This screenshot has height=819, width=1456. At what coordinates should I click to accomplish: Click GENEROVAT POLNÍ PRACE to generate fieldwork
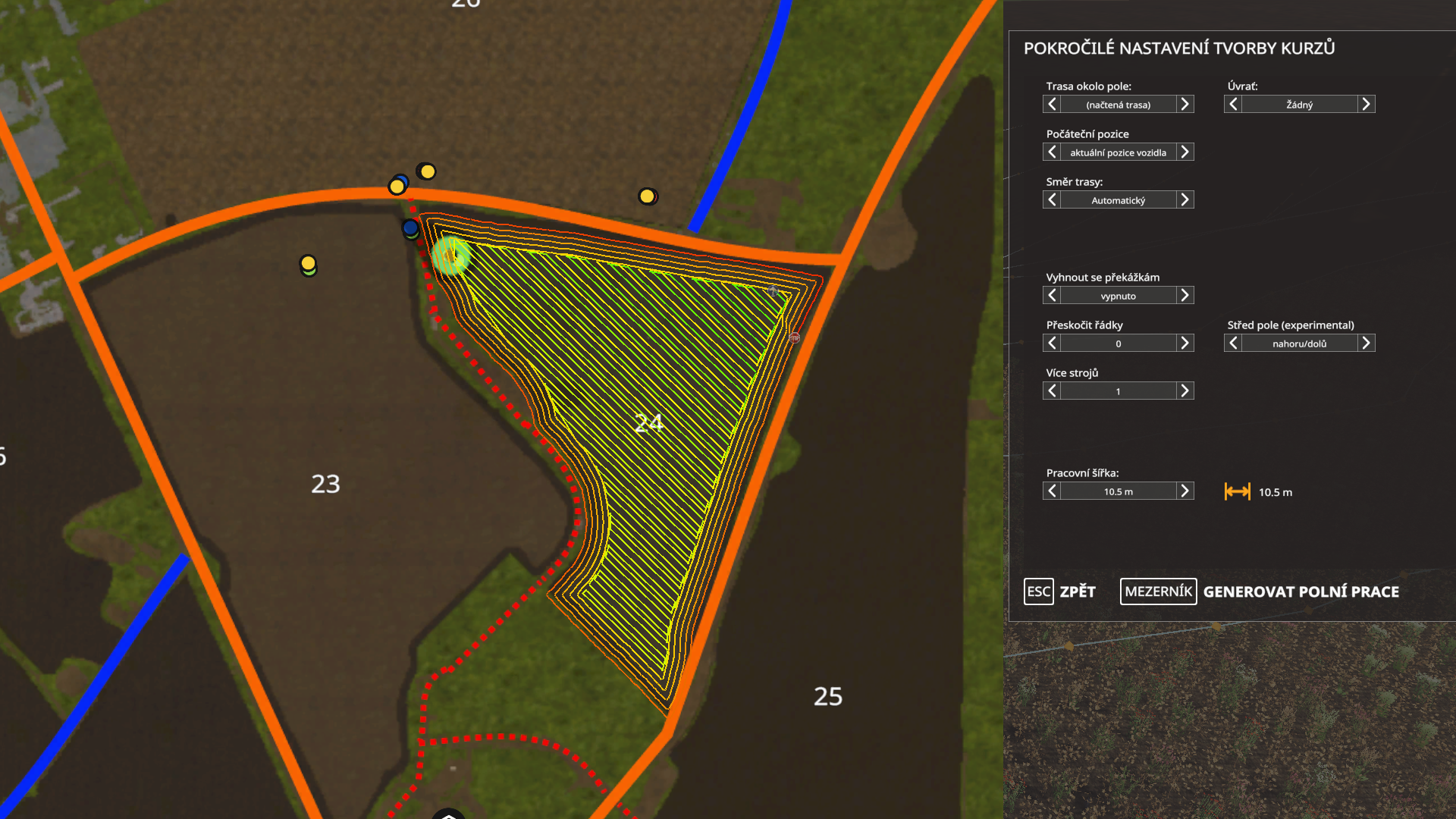click(x=1300, y=592)
